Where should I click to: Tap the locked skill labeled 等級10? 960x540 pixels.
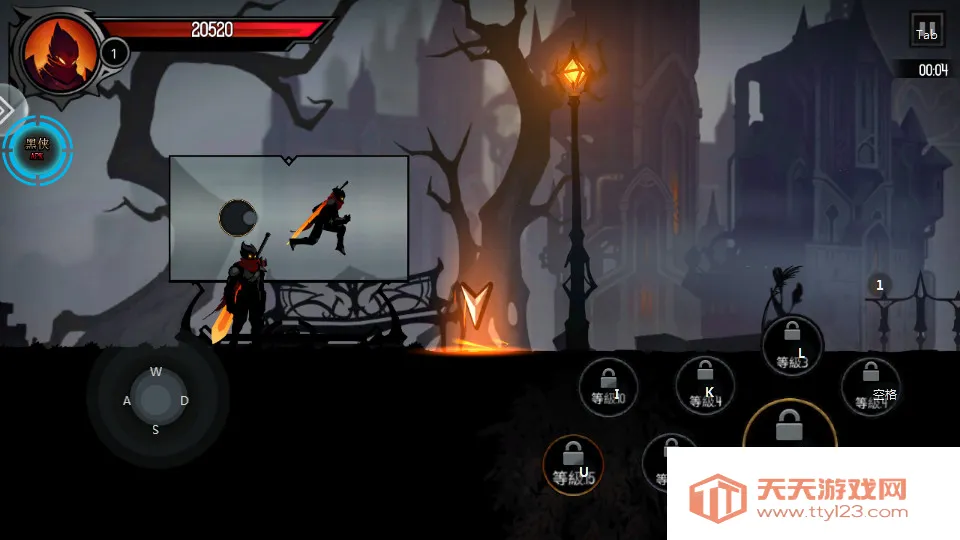click(x=608, y=386)
